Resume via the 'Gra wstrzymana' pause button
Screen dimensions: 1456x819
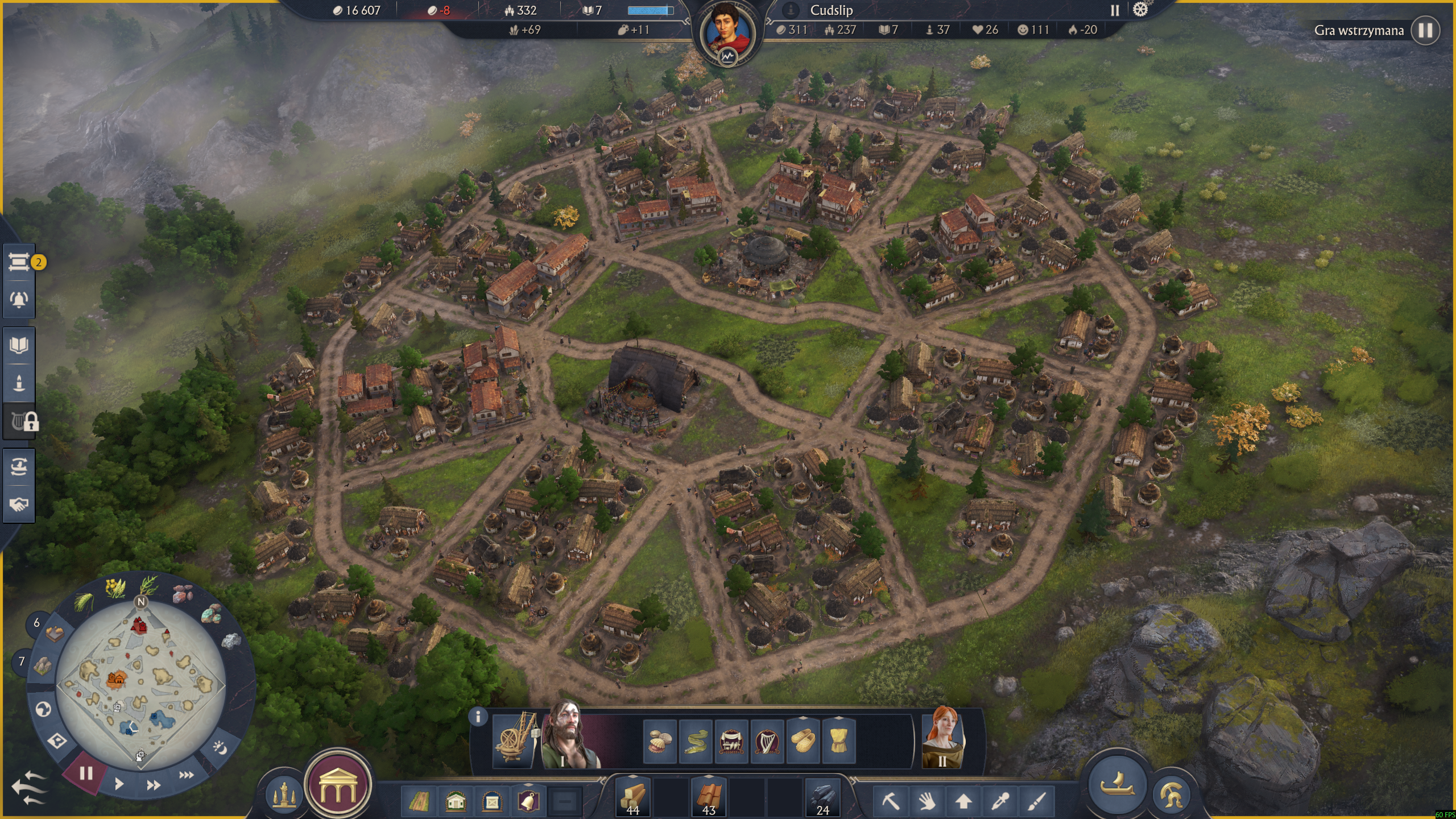point(1425,30)
